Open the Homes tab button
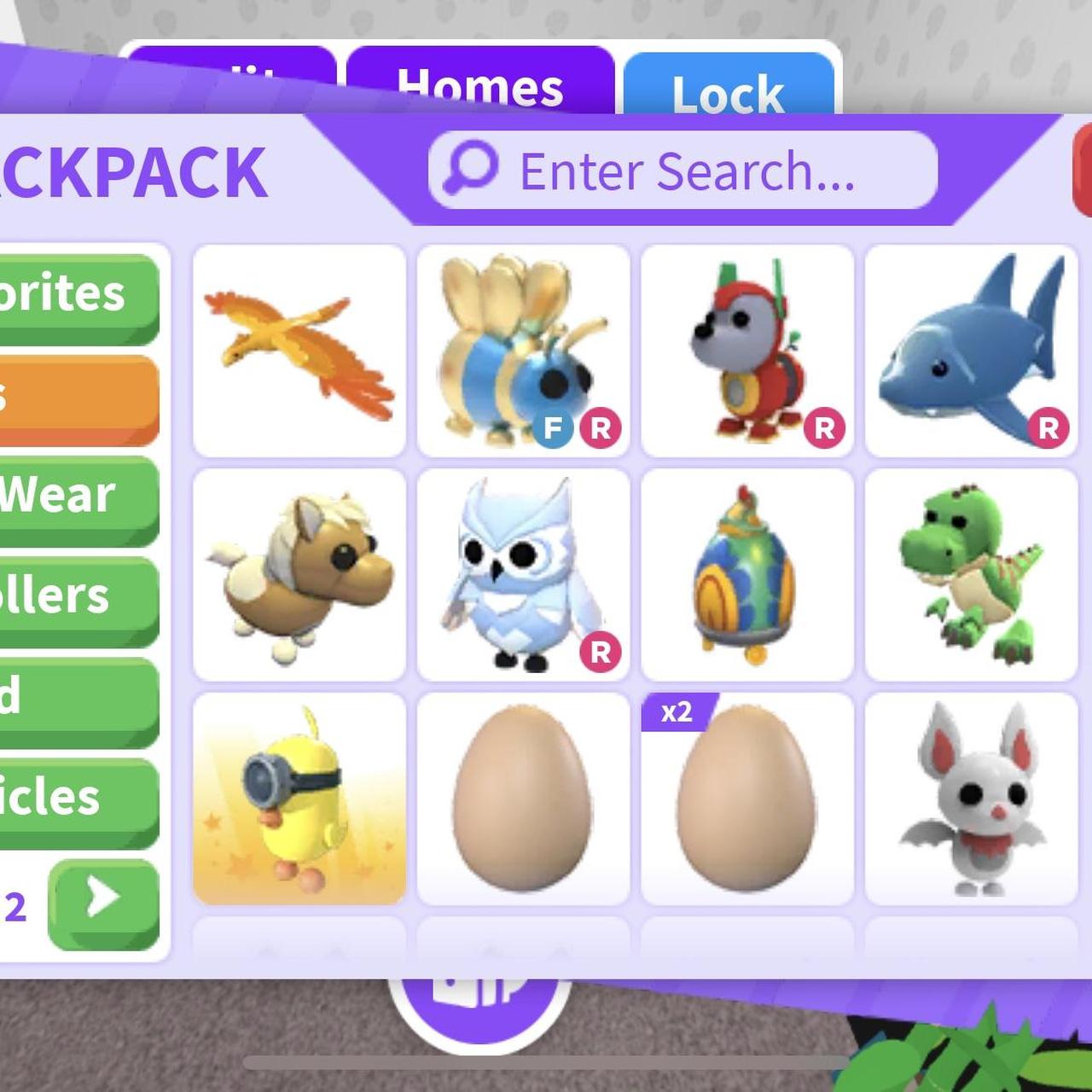This screenshot has width=1092, height=1092. [479, 85]
